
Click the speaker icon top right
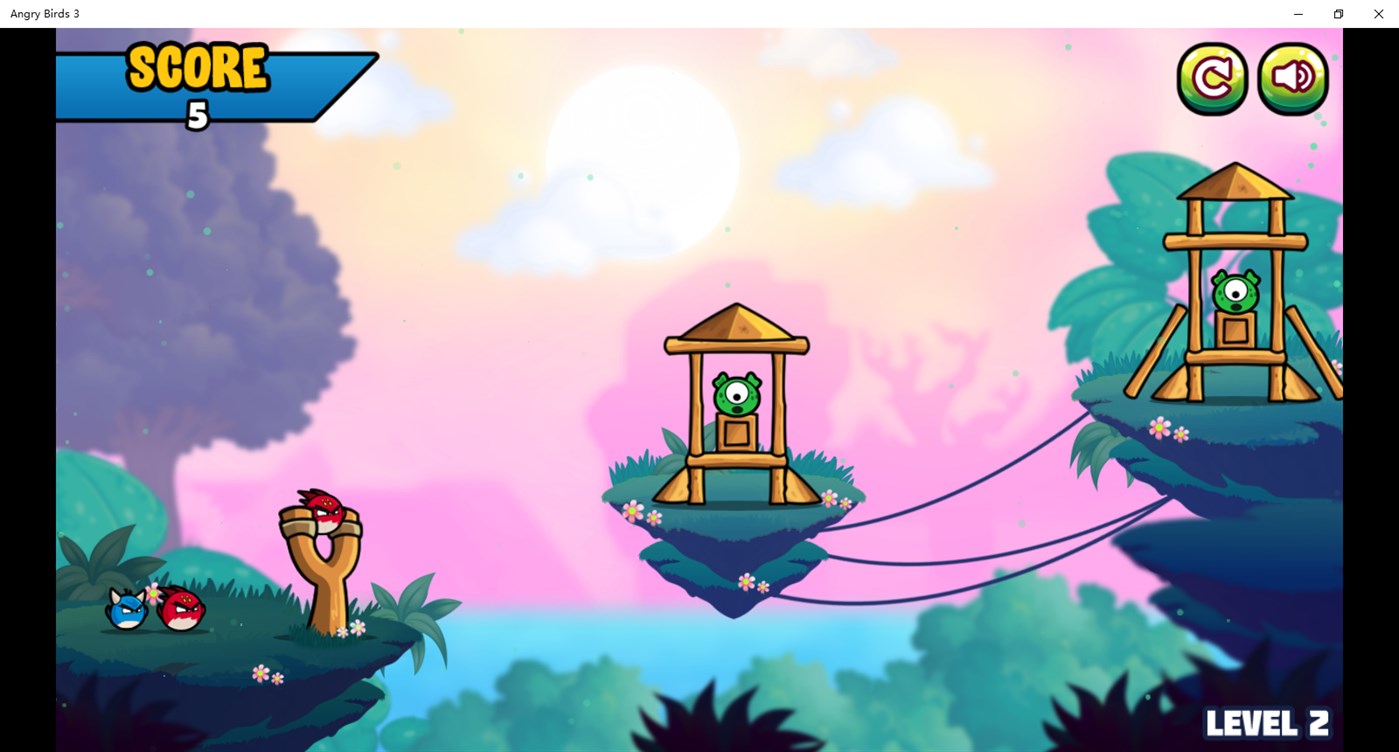point(1292,77)
